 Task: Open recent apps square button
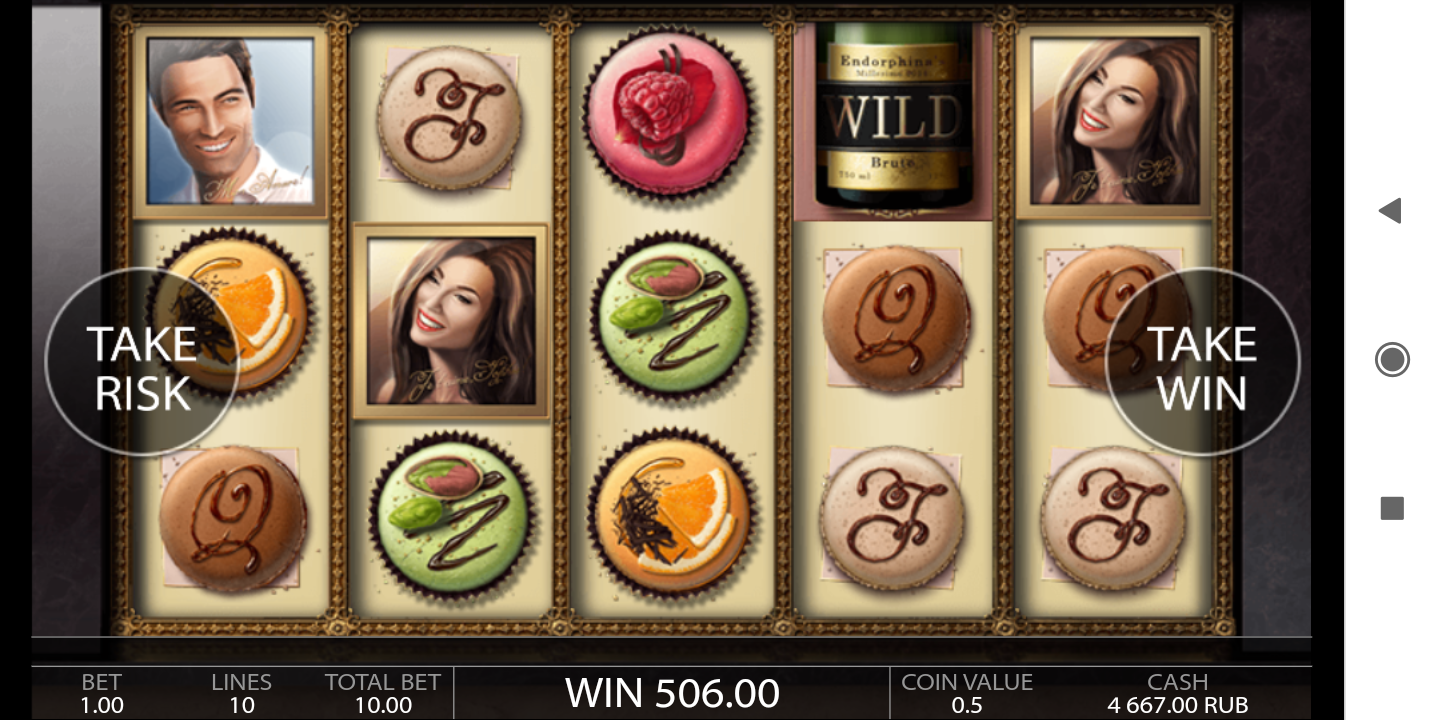pyautogui.click(x=1392, y=509)
